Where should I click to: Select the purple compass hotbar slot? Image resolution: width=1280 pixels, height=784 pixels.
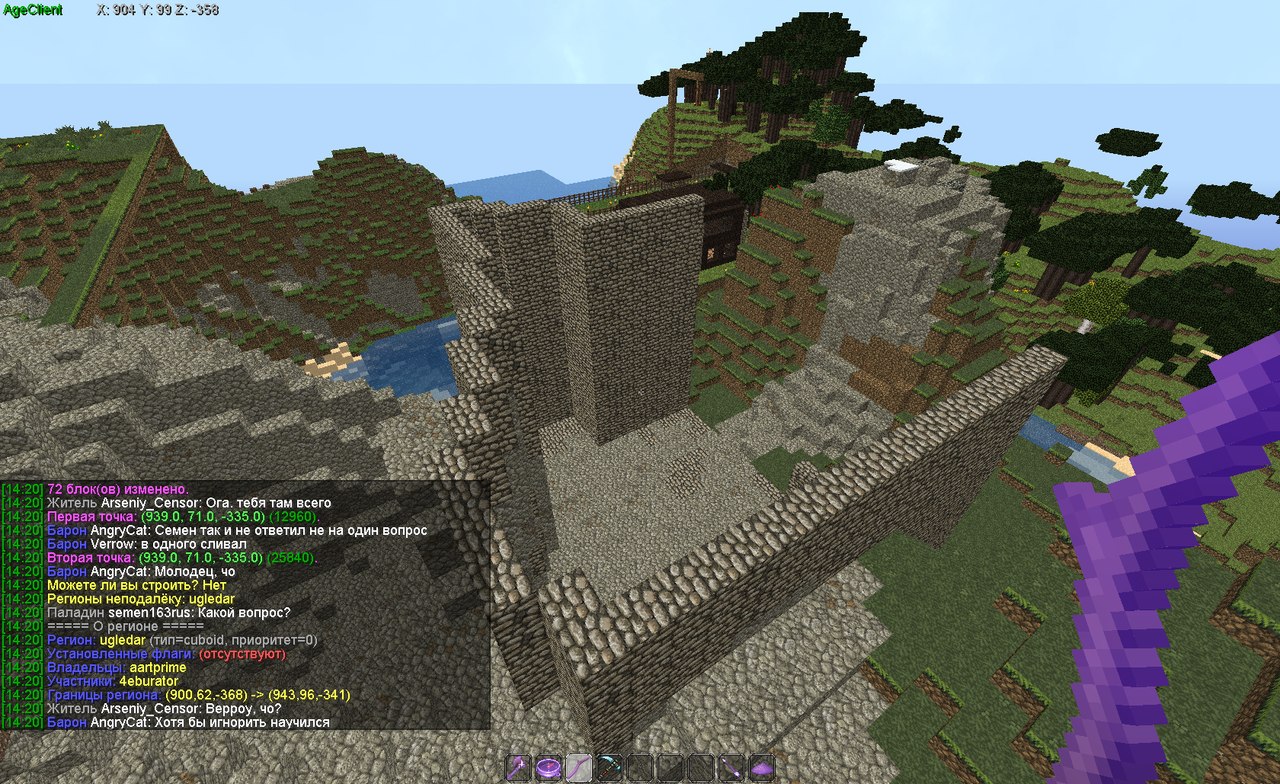point(548,767)
